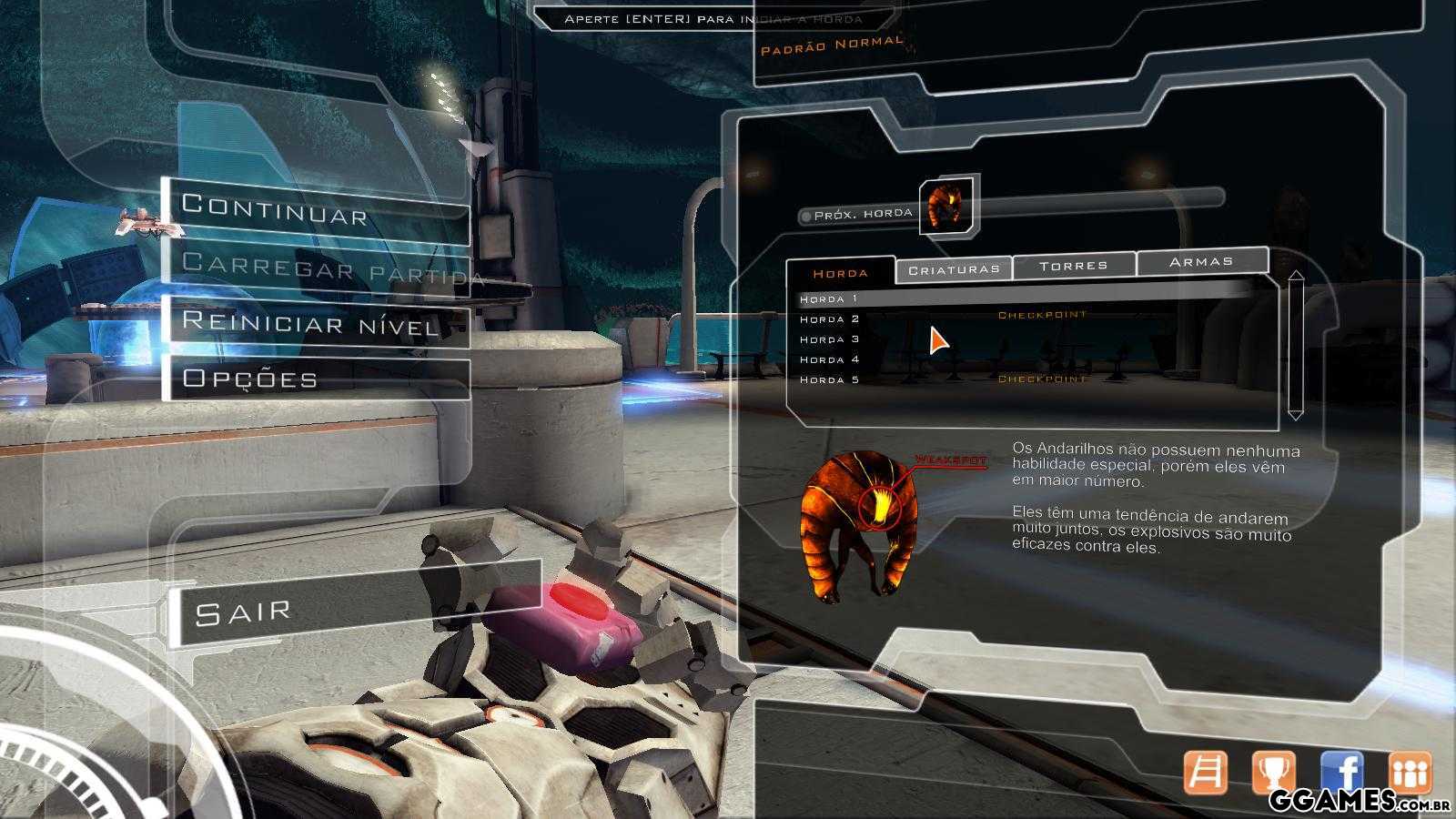
Task: Open the ladder leaderboard icon
Action: (x=1205, y=773)
